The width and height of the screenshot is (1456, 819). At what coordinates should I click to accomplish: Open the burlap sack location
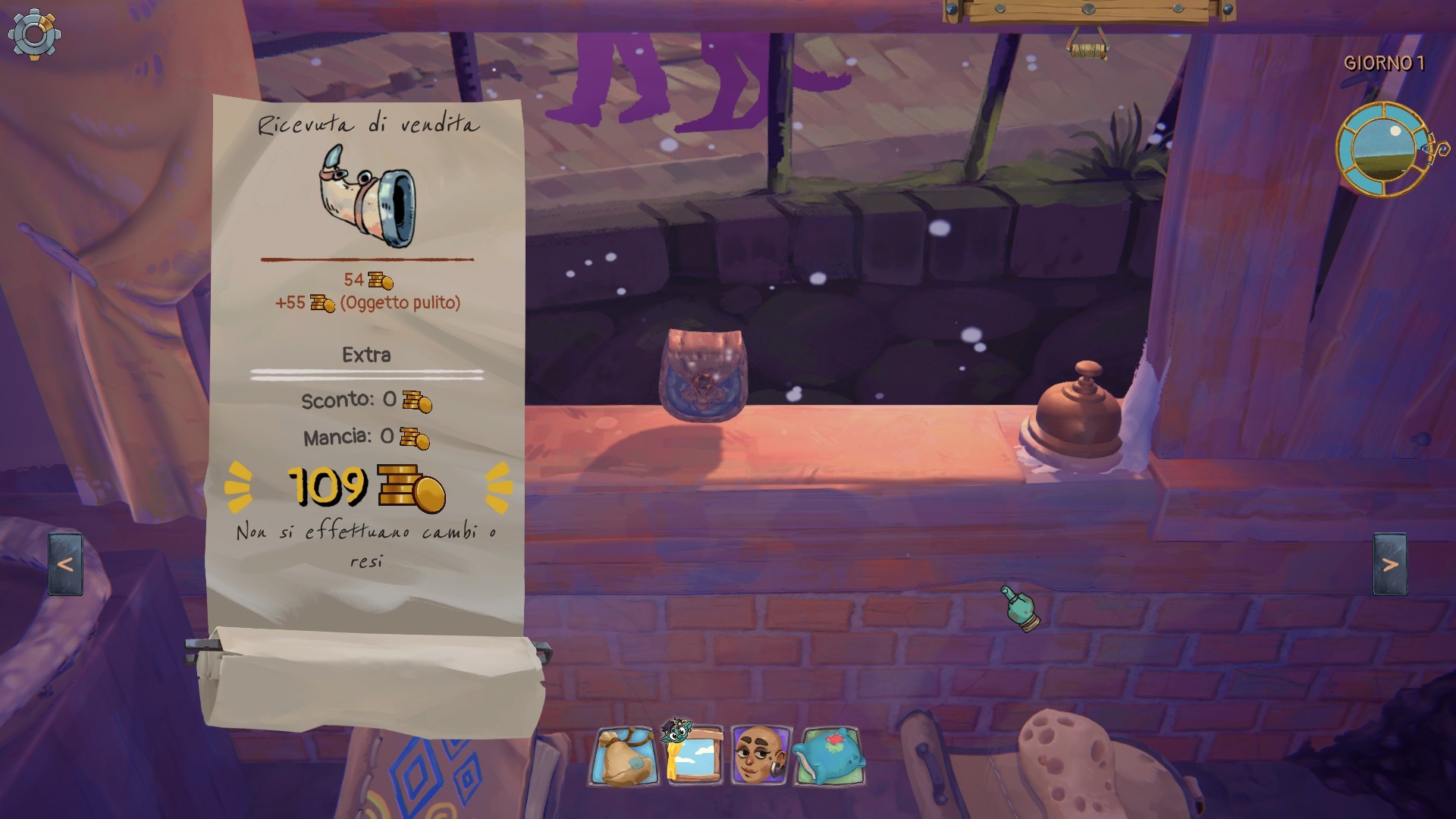625,756
